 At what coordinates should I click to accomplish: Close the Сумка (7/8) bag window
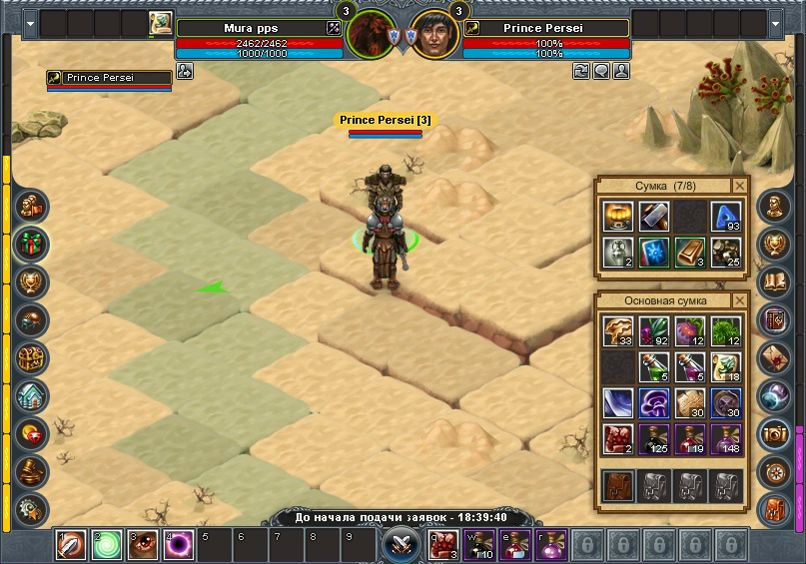[x=739, y=186]
